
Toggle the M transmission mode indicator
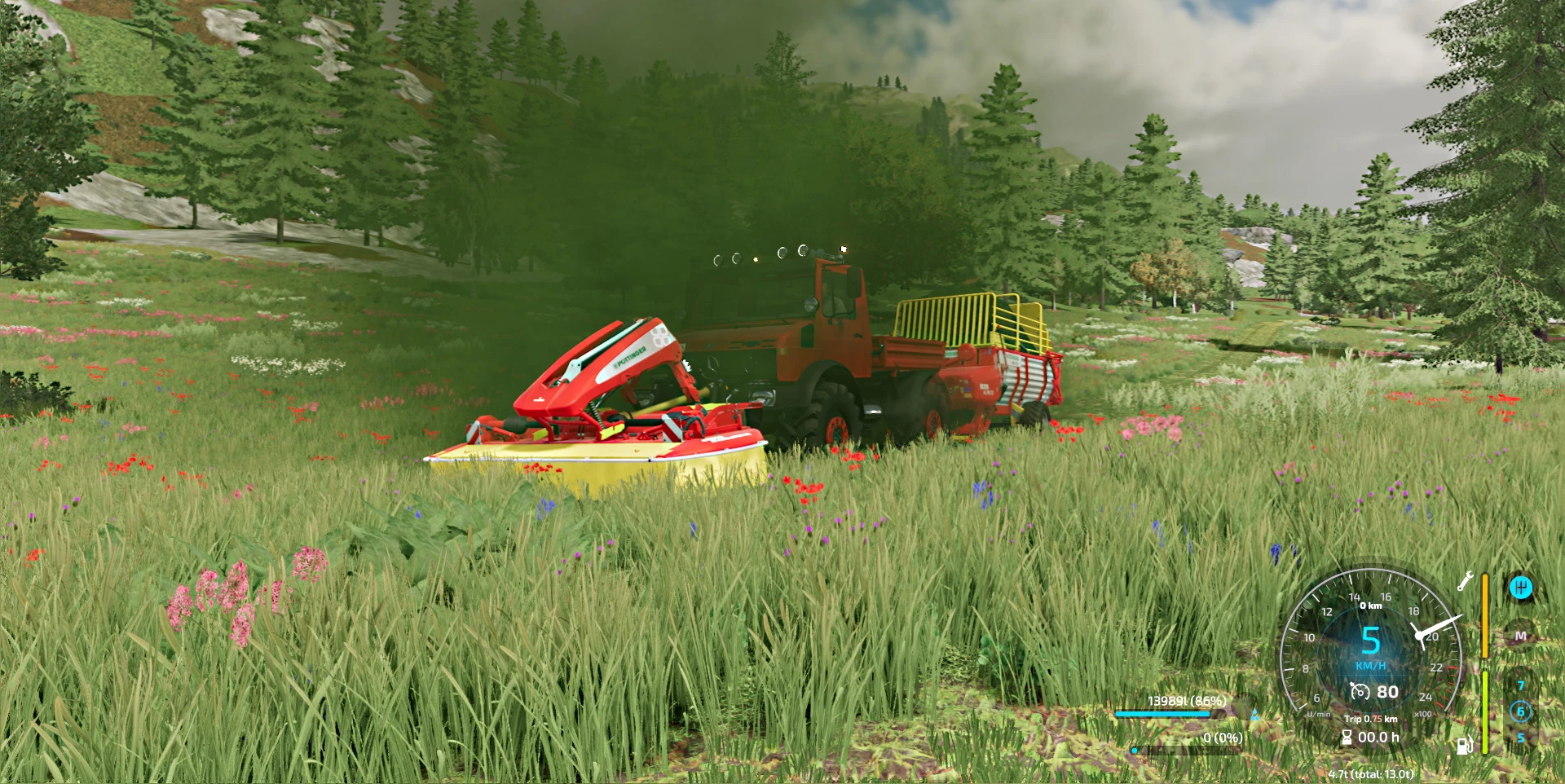pos(1520,636)
